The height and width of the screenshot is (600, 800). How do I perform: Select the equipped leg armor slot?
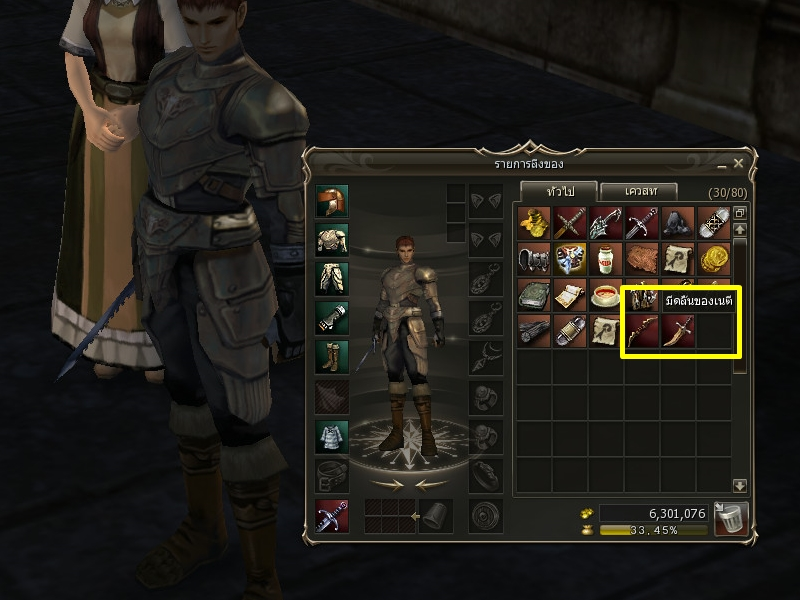tap(333, 279)
